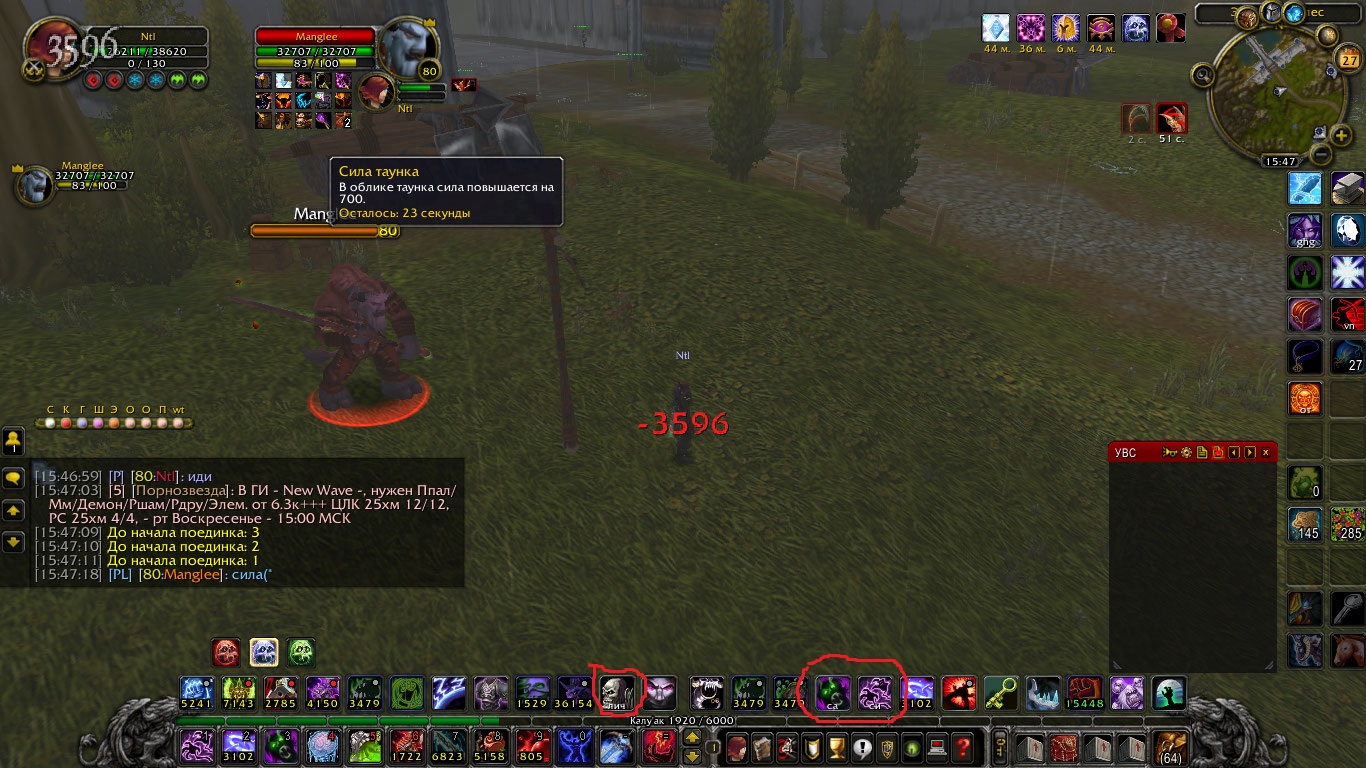Image resolution: width=1366 pixels, height=768 pixels.
Task: Open the calendar showing day 27
Action: (1349, 60)
